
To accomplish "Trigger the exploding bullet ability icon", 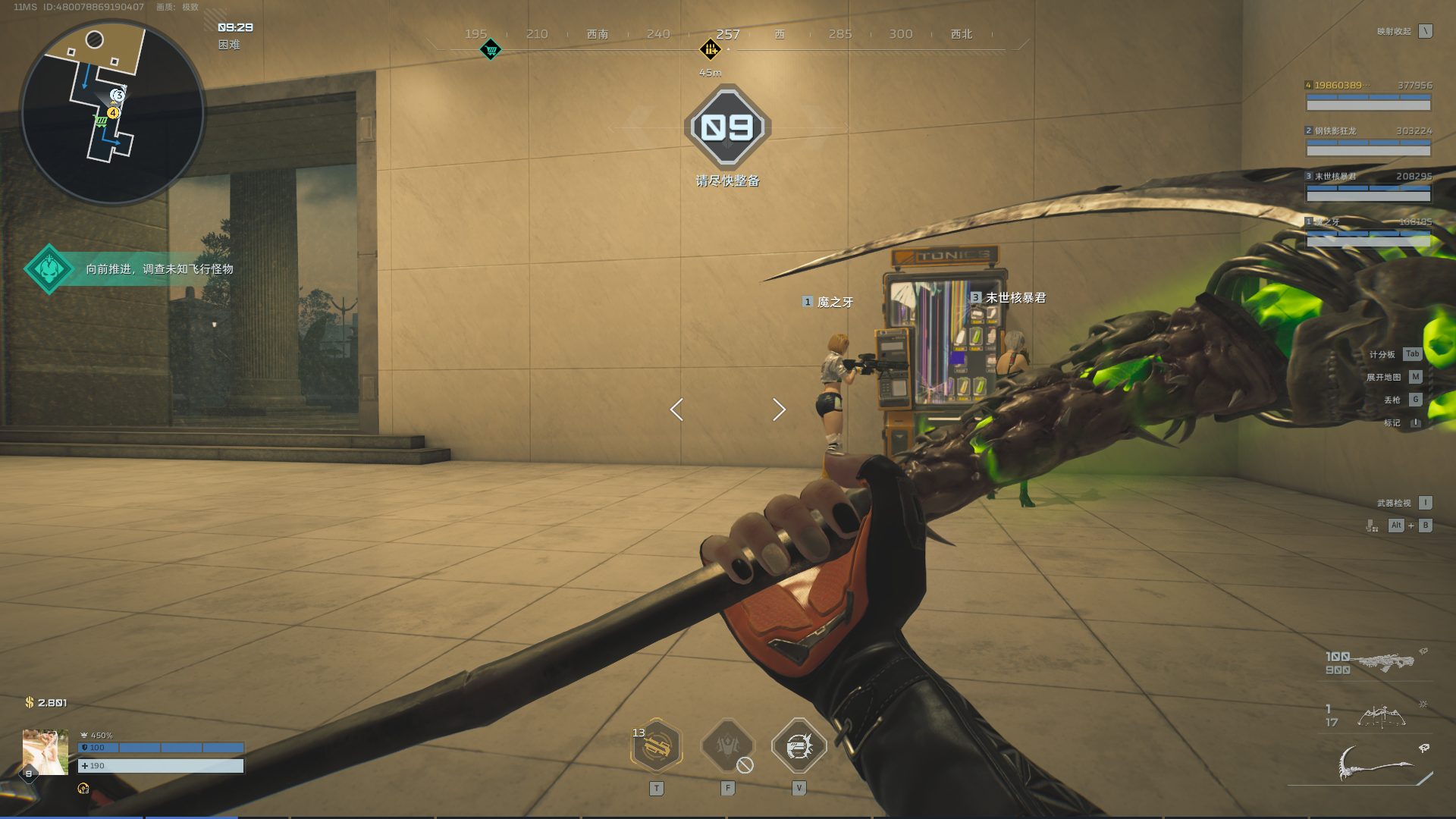I will (x=799, y=747).
